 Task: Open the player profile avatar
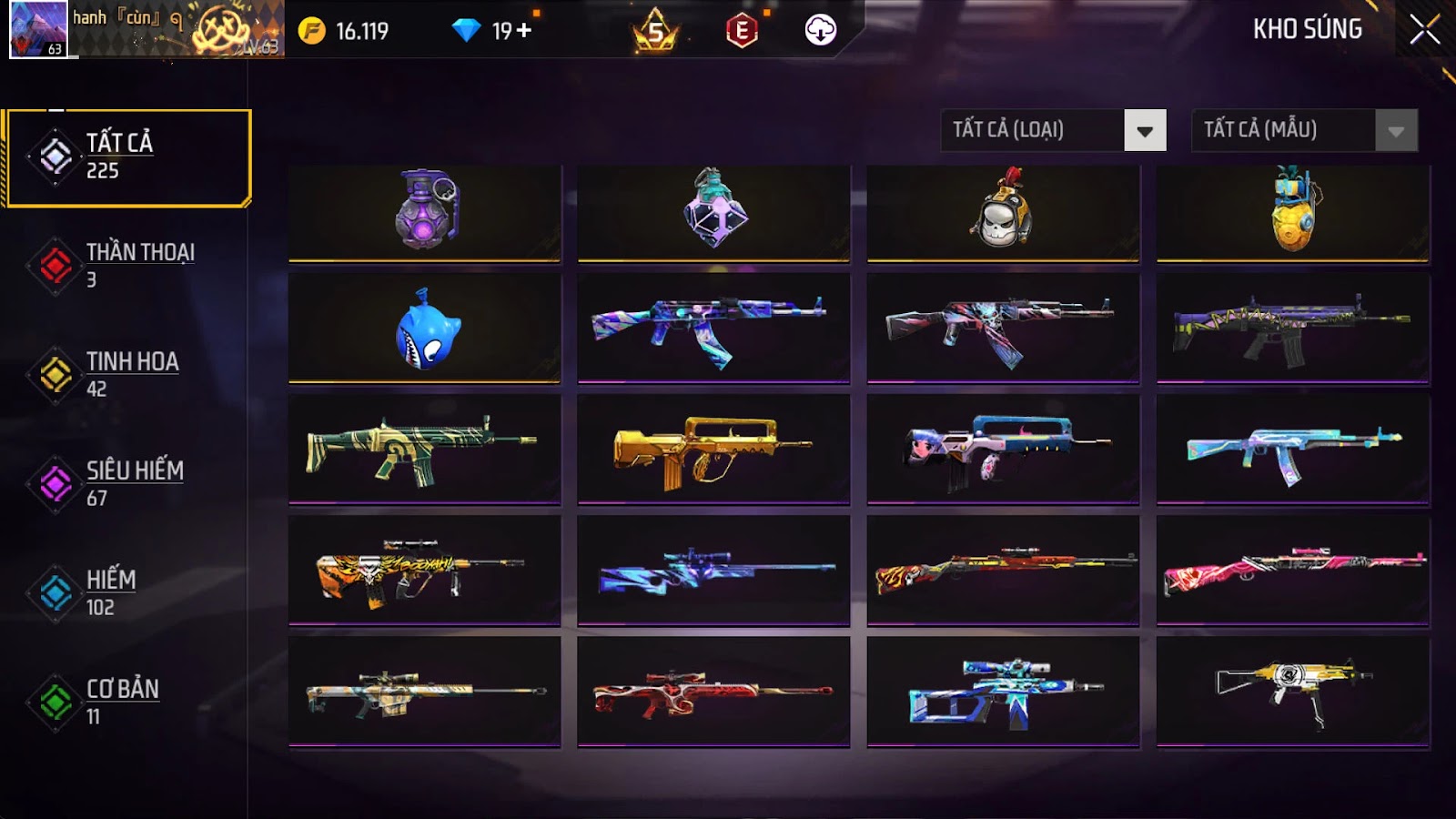38,29
